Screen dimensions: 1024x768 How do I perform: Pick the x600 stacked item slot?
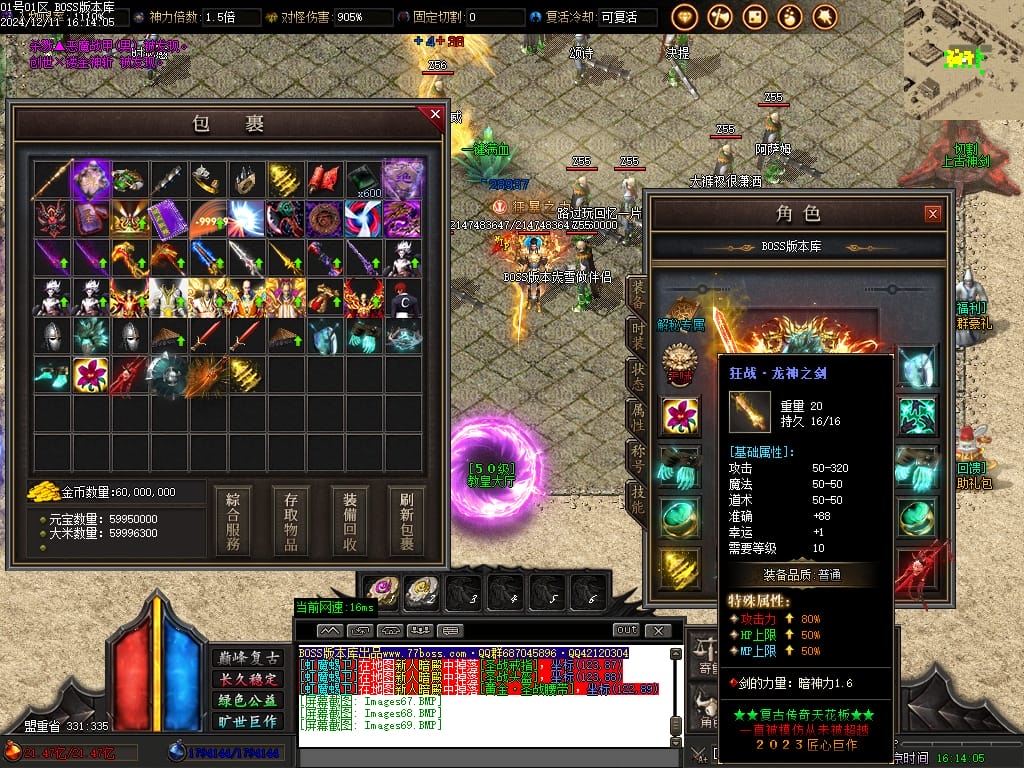[x=365, y=180]
